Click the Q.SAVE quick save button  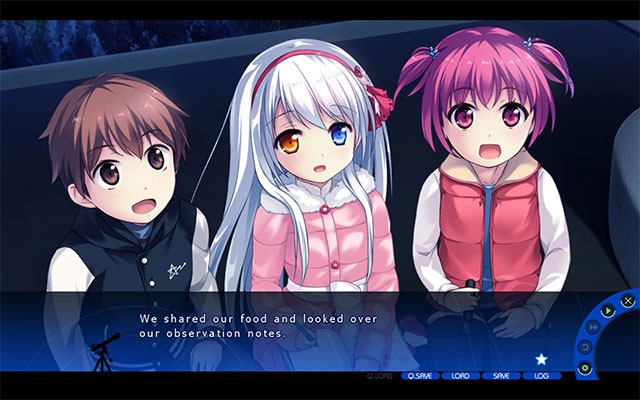pos(420,376)
